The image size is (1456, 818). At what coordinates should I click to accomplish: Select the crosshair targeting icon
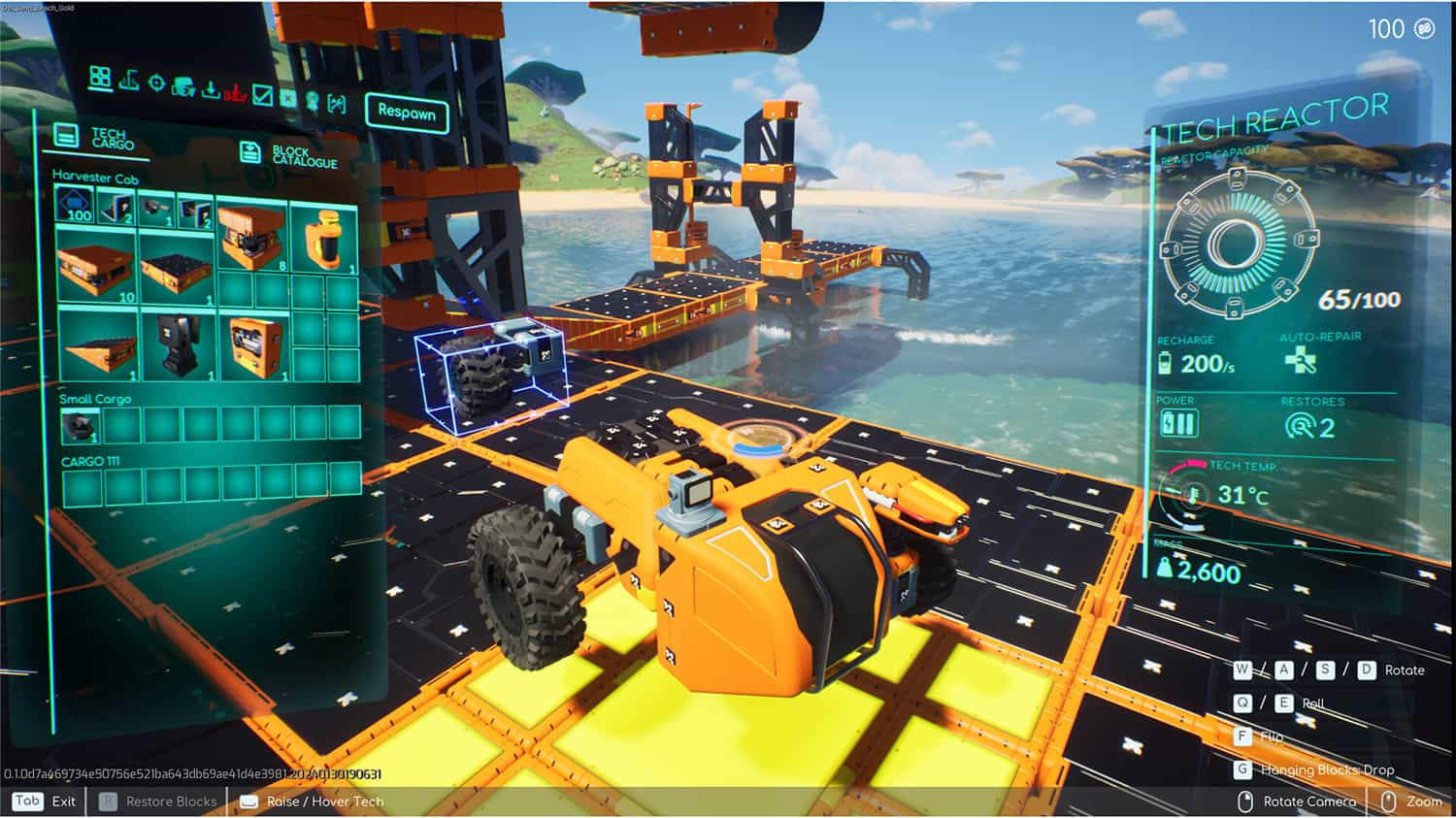pyautogui.click(x=157, y=83)
